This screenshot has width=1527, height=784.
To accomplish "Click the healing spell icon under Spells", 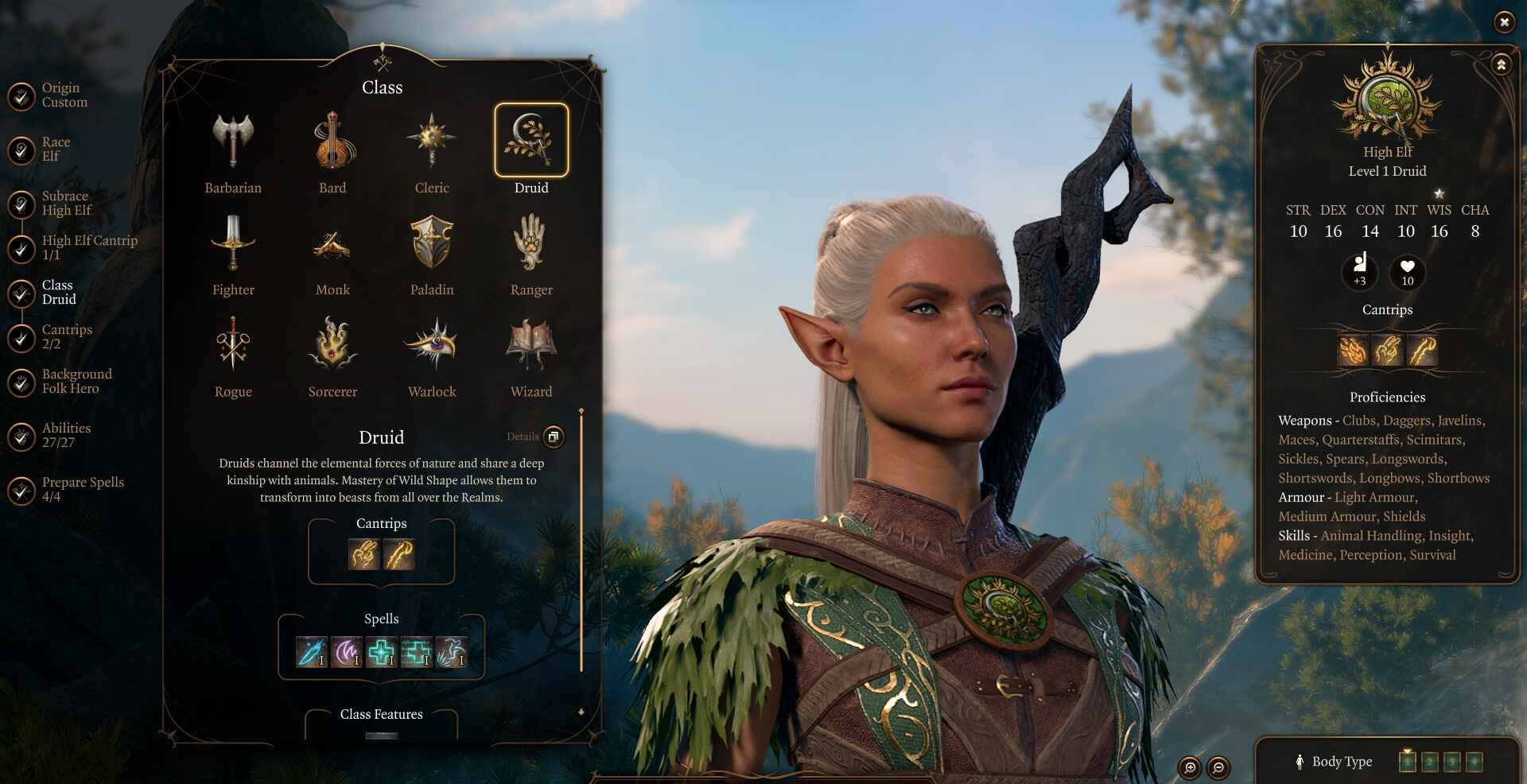I will [x=381, y=652].
